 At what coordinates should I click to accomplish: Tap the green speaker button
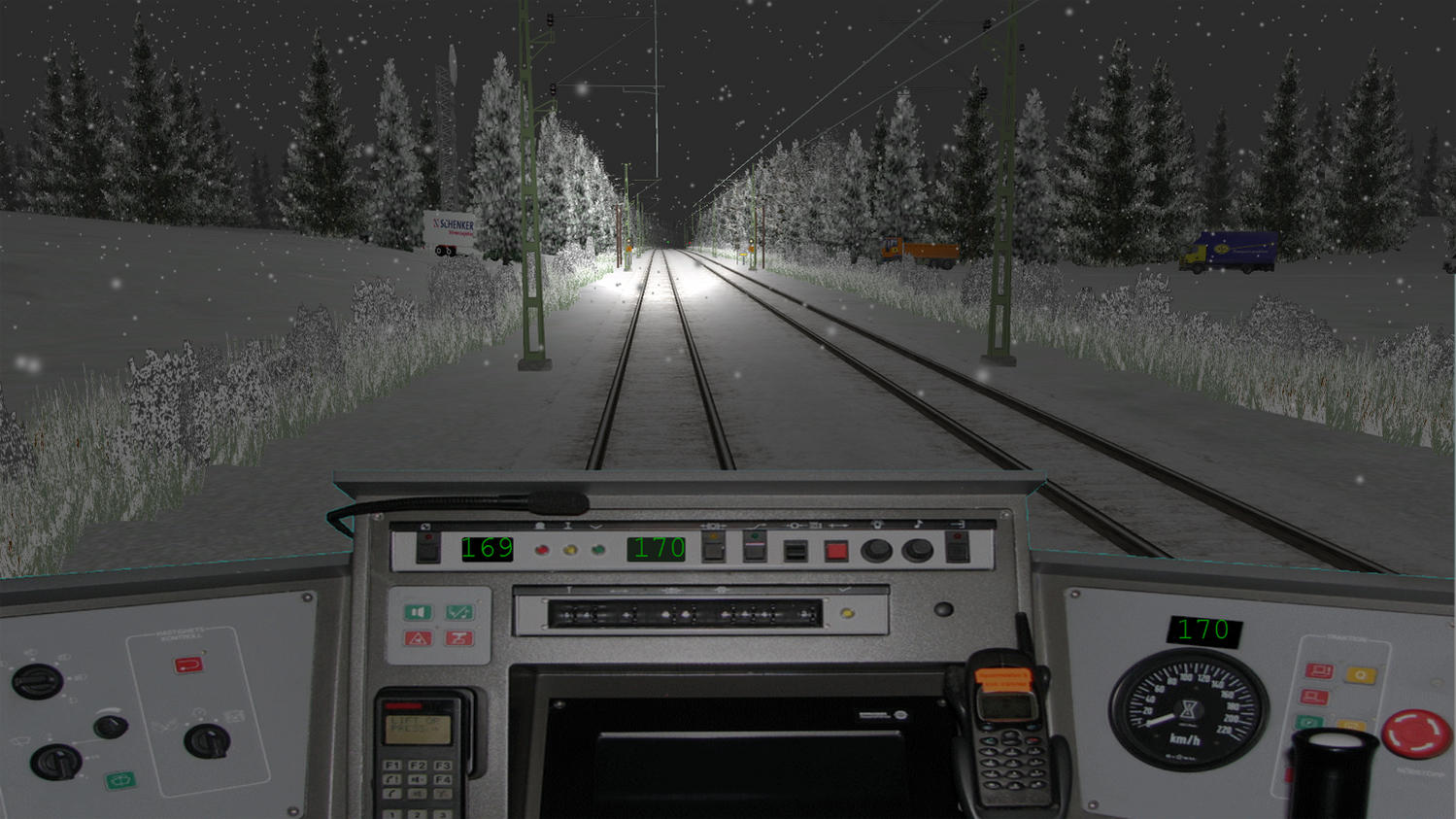419,612
